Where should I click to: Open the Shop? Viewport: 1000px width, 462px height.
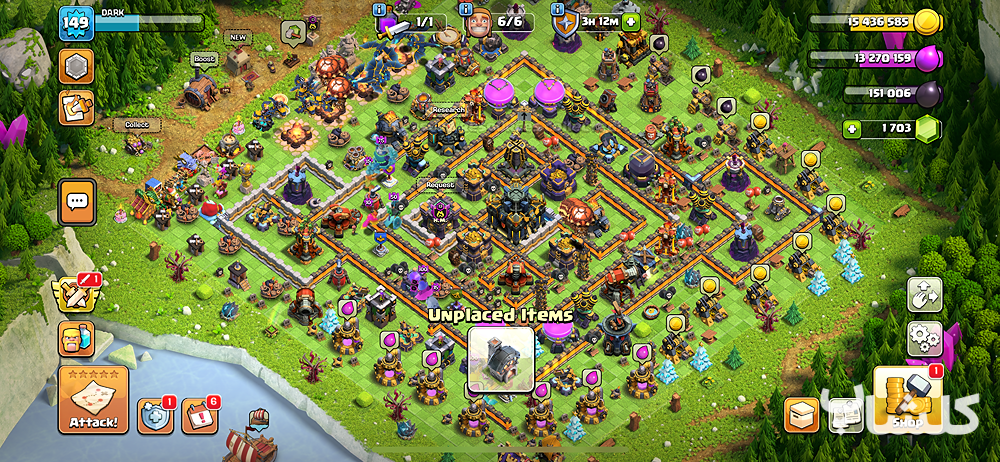point(908,400)
